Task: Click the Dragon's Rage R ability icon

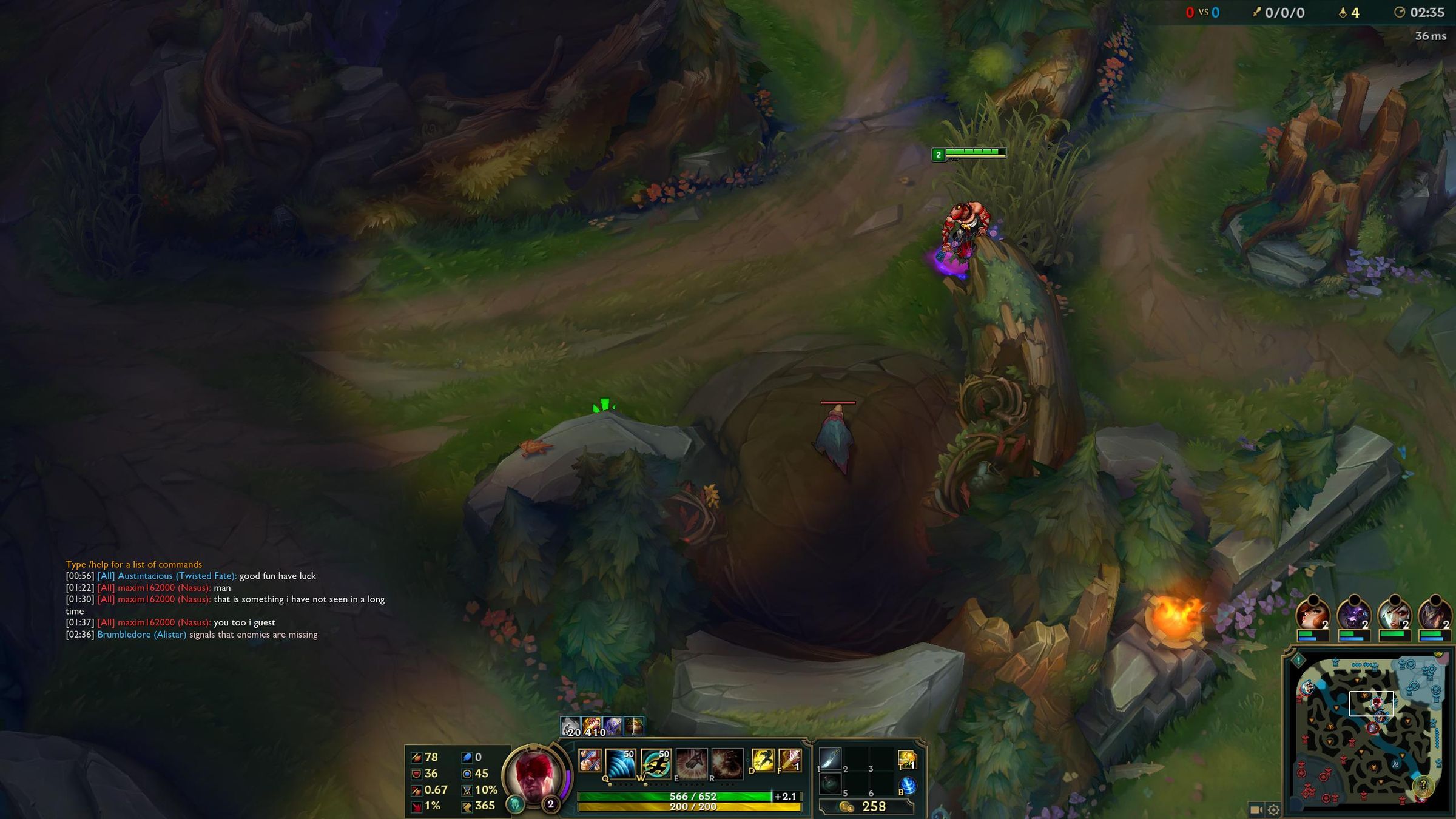Action: pyautogui.click(x=728, y=763)
